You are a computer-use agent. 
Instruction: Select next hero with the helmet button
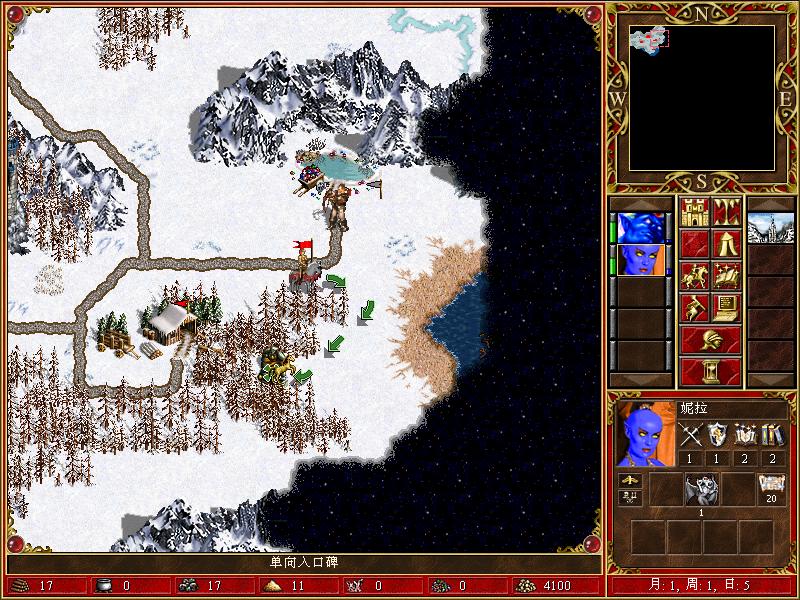(x=711, y=339)
